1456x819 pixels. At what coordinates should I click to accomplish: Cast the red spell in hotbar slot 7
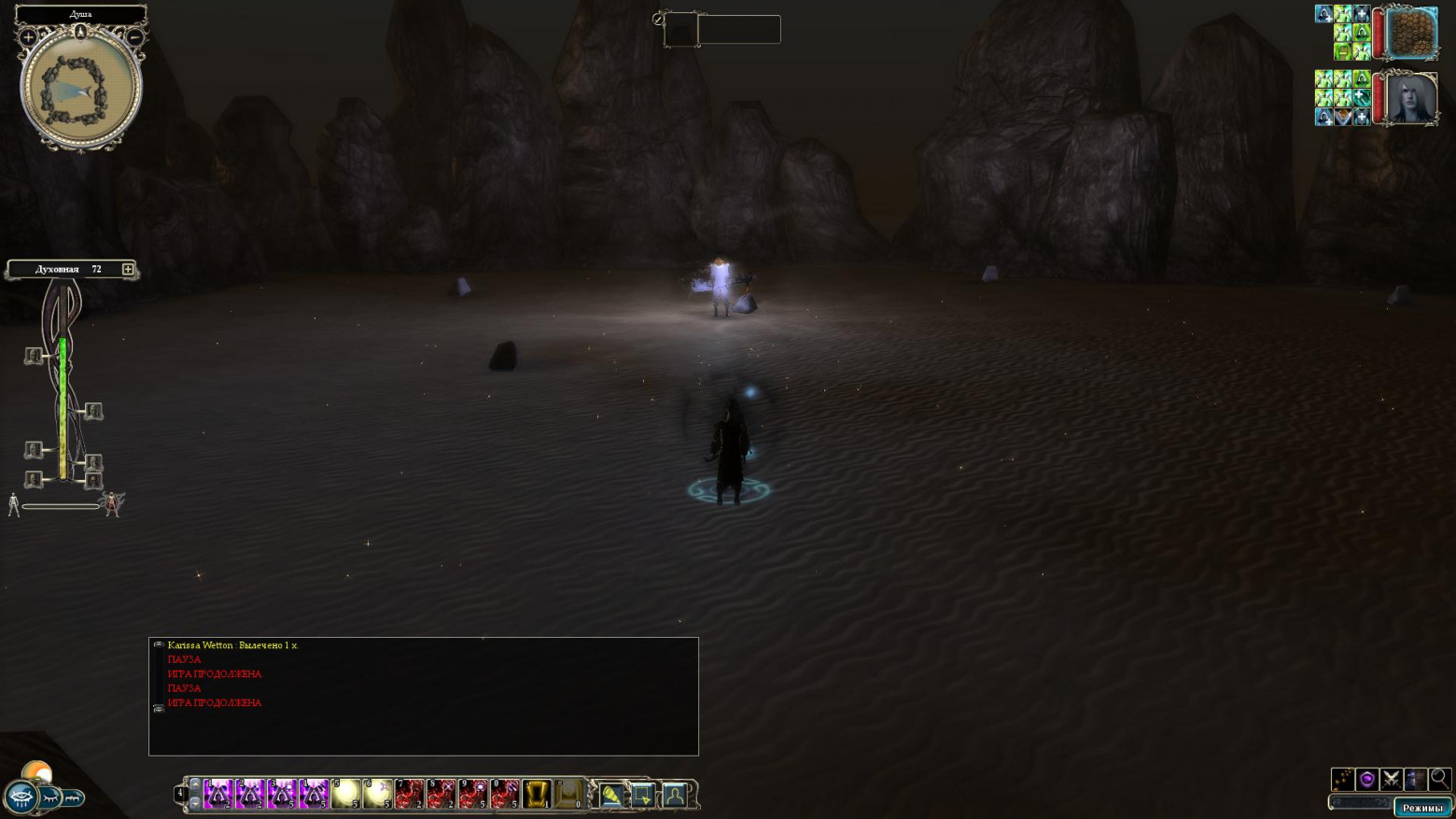409,794
